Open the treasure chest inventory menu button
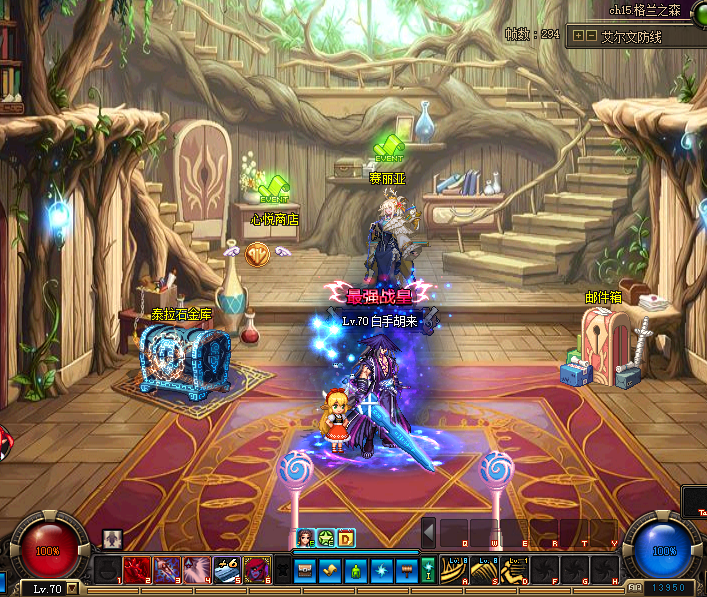 (307, 571)
